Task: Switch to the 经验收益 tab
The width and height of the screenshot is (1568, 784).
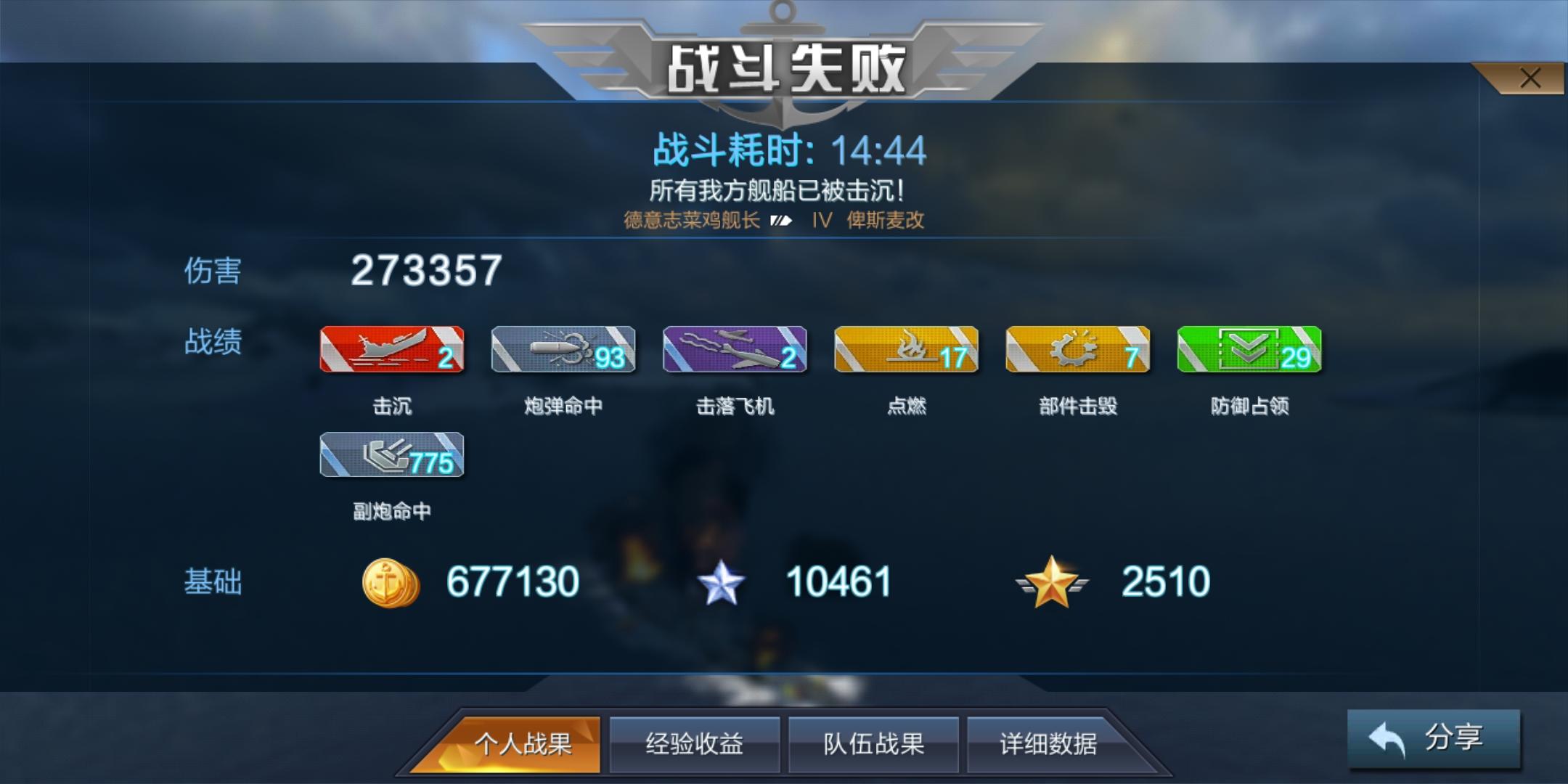Action: 695,743
